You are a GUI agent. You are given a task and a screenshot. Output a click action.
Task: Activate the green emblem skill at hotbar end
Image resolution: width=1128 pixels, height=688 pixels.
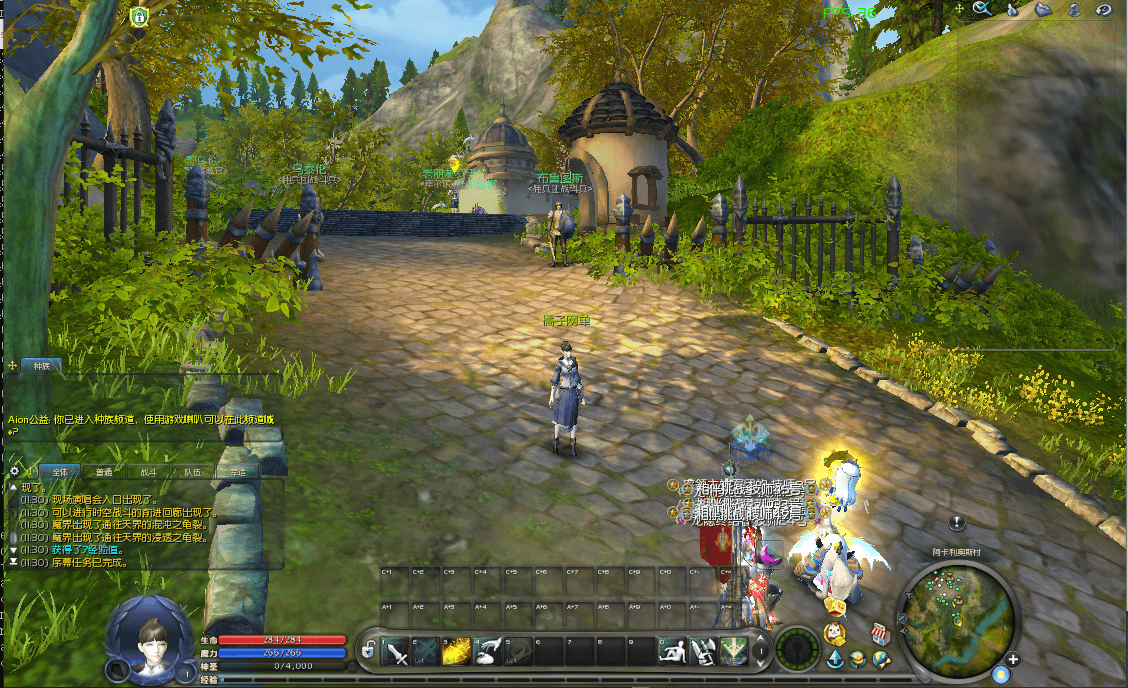pos(734,652)
